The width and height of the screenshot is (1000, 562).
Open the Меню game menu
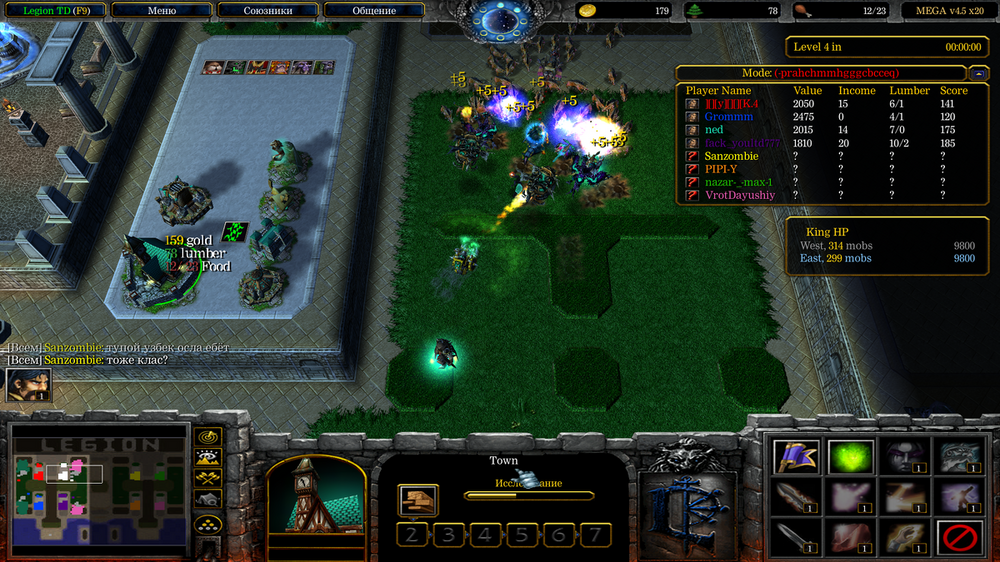point(162,11)
